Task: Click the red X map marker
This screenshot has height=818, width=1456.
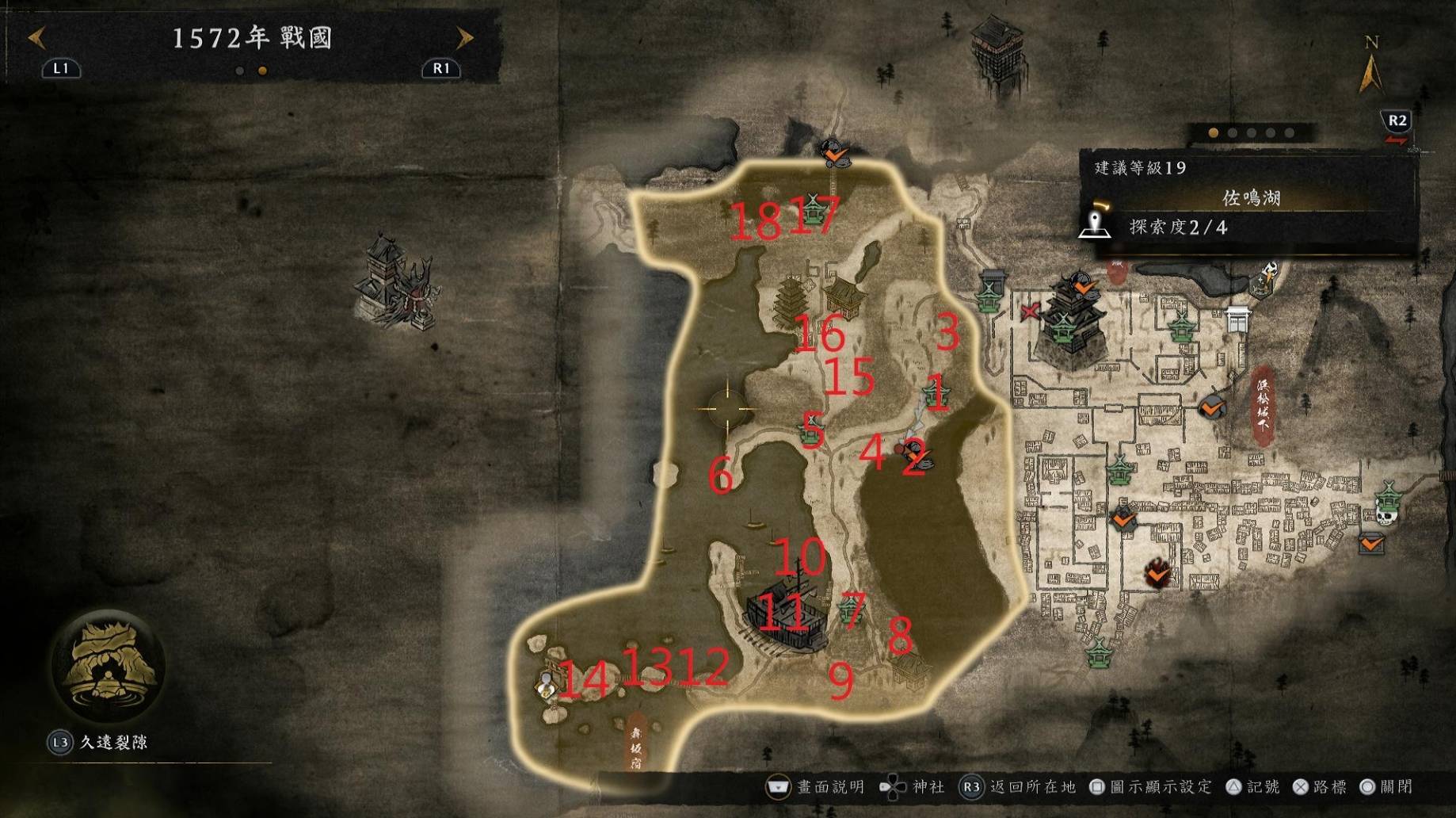Action: point(1030,312)
